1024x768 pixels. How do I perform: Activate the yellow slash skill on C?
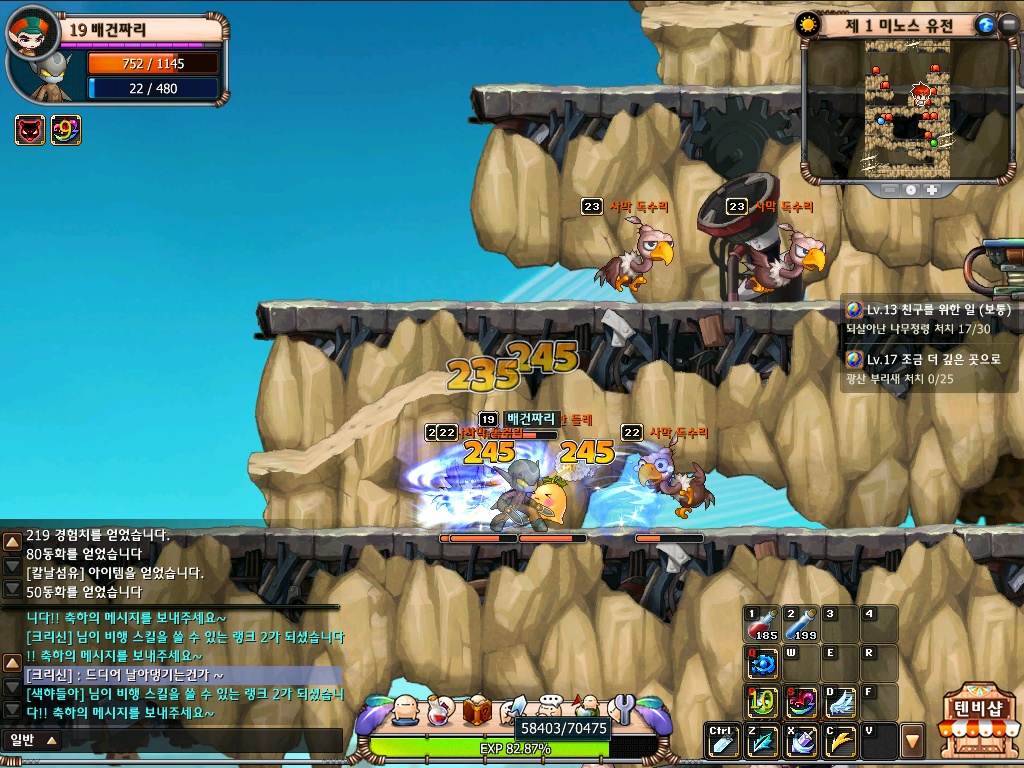(840, 740)
